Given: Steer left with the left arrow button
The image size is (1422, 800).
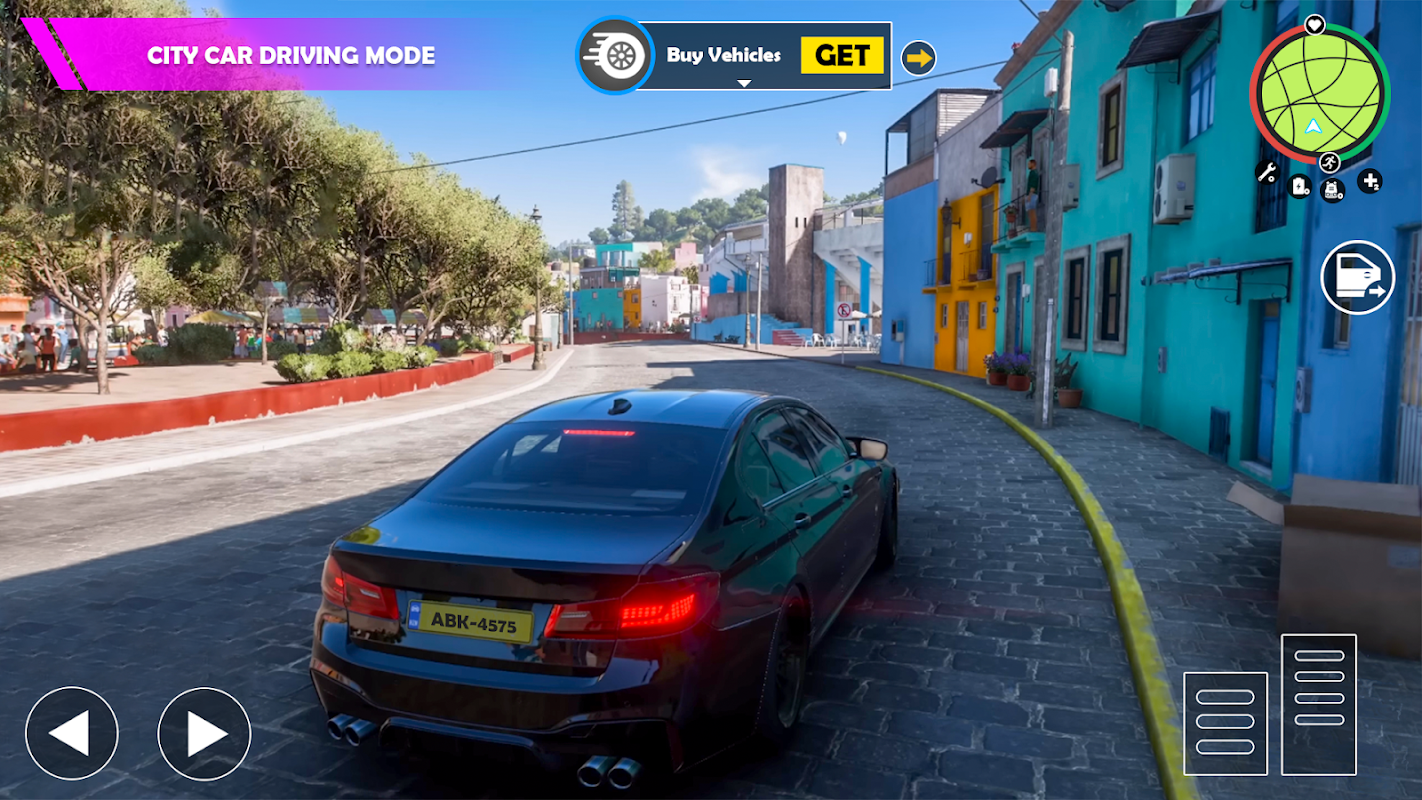Looking at the screenshot, I should [72, 733].
